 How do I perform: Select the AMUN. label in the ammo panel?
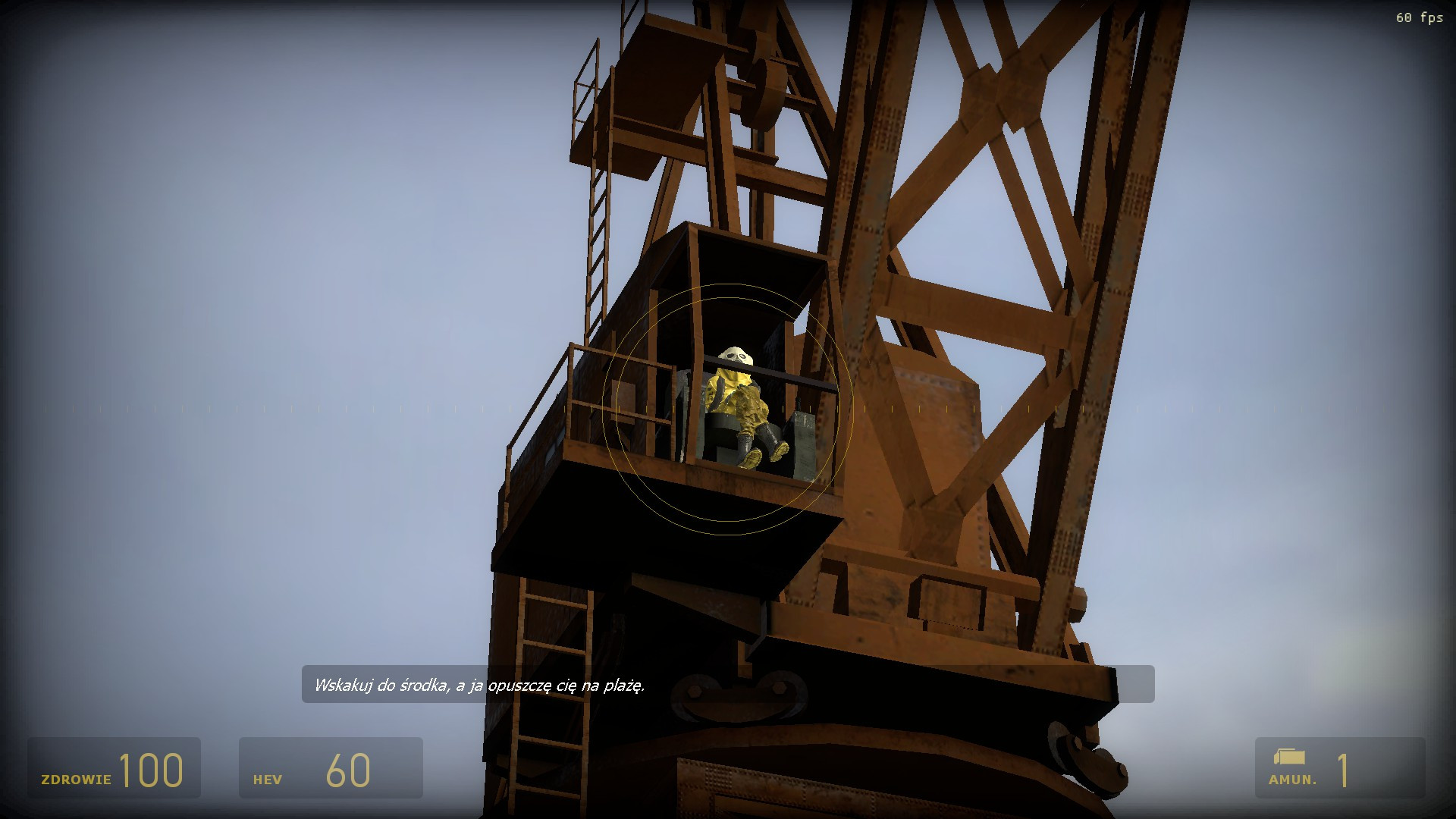(x=1292, y=779)
